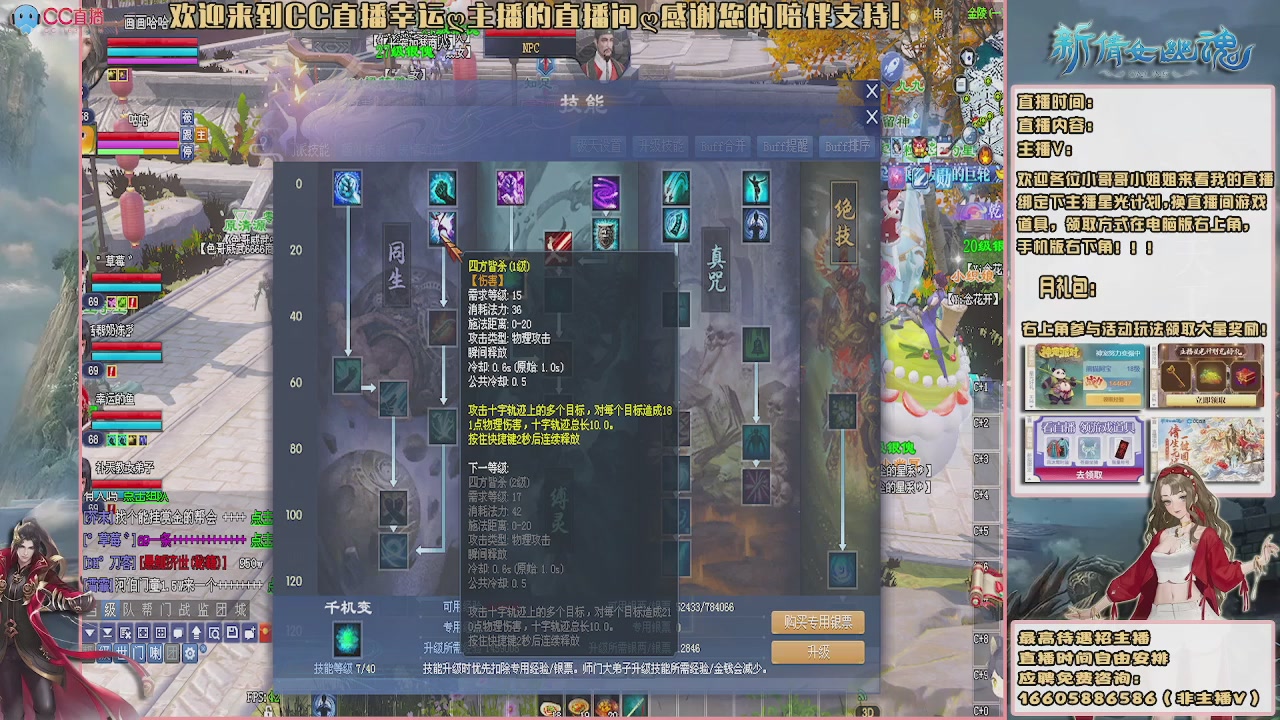Click the magnifier search icon in chat toolbar
Viewport: 1280px width, 720px height.
215,633
